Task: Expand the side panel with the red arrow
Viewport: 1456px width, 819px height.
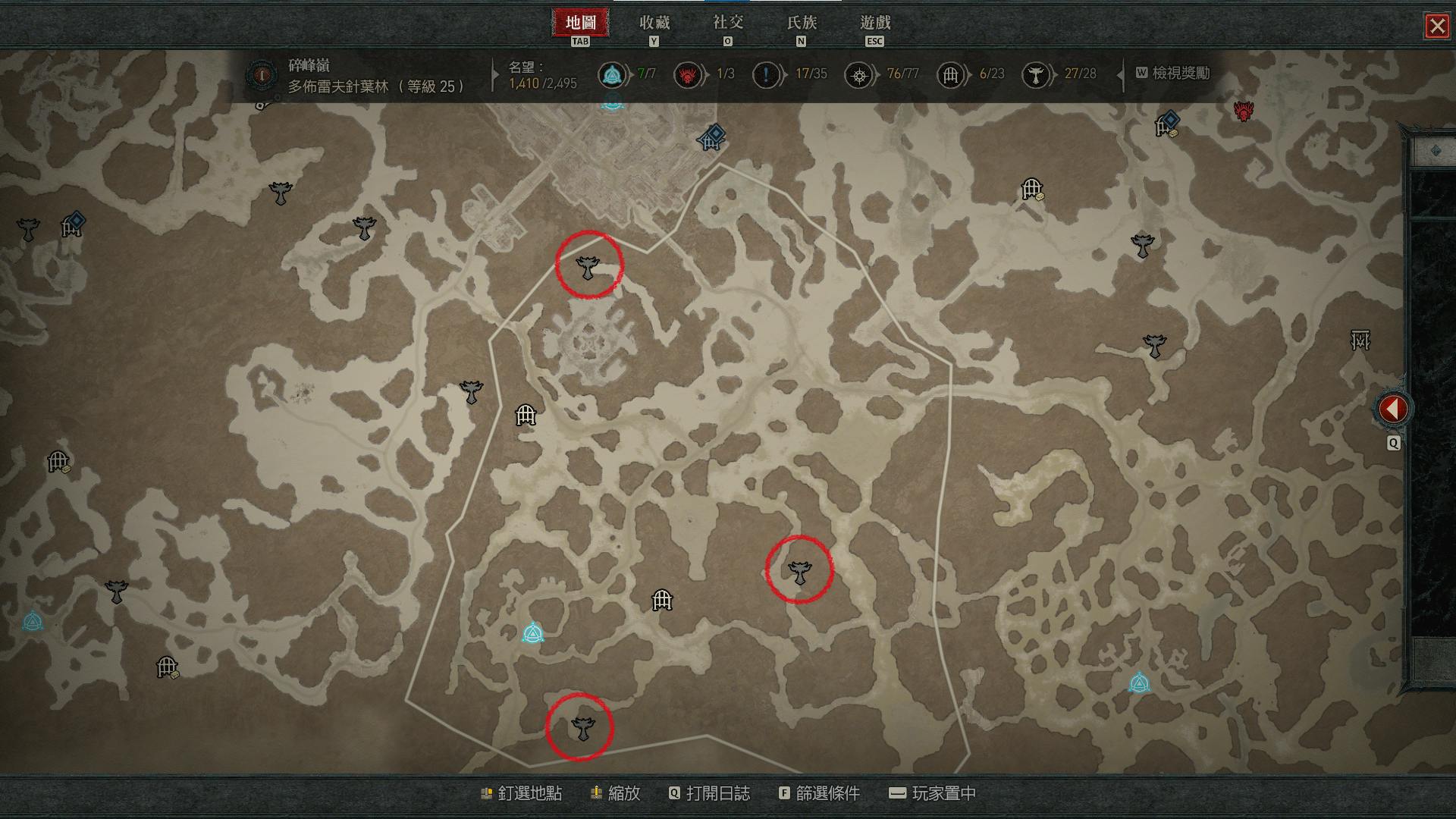Action: pyautogui.click(x=1392, y=409)
